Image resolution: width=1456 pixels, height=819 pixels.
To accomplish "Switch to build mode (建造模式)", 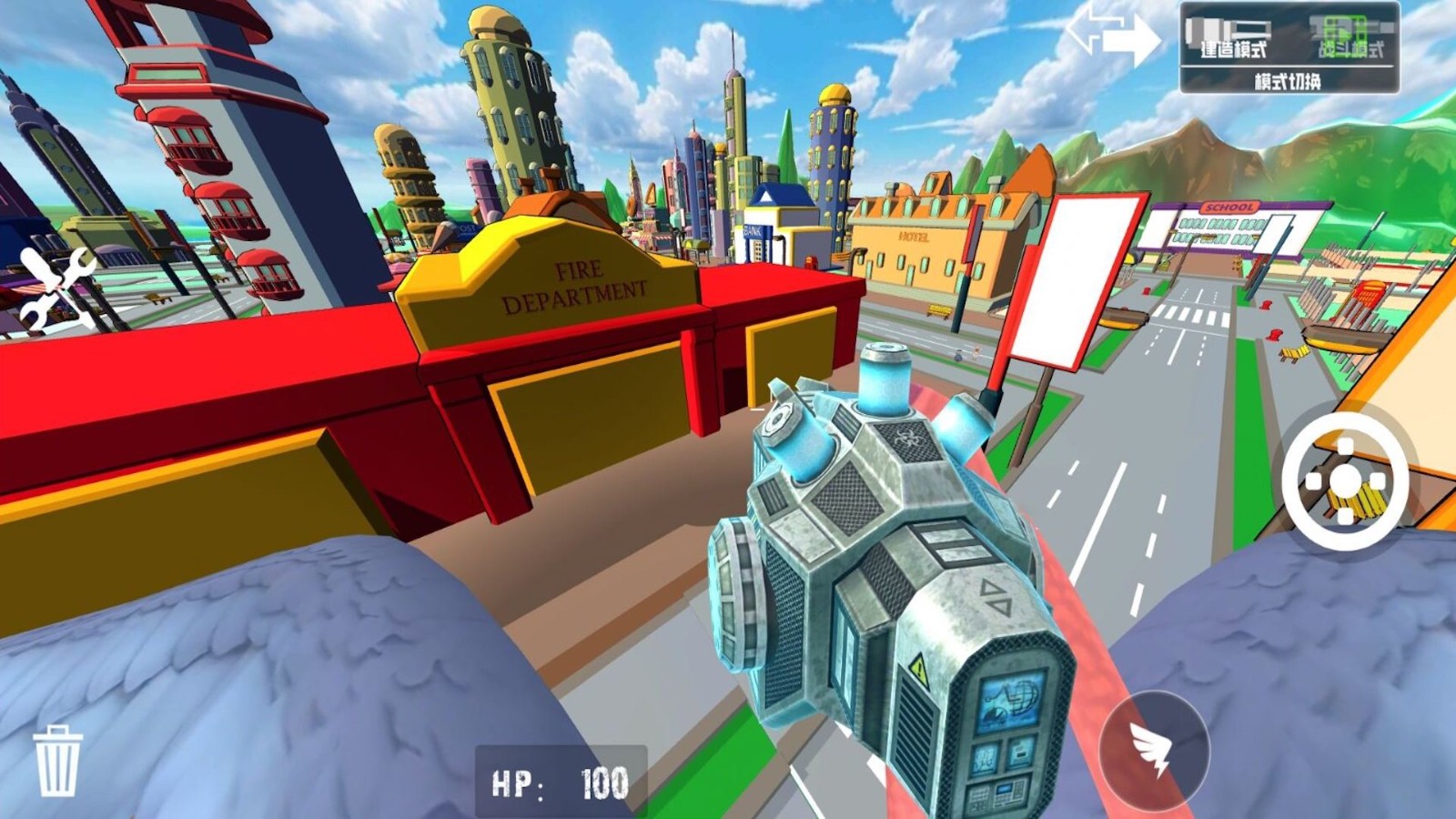I will point(1231,38).
